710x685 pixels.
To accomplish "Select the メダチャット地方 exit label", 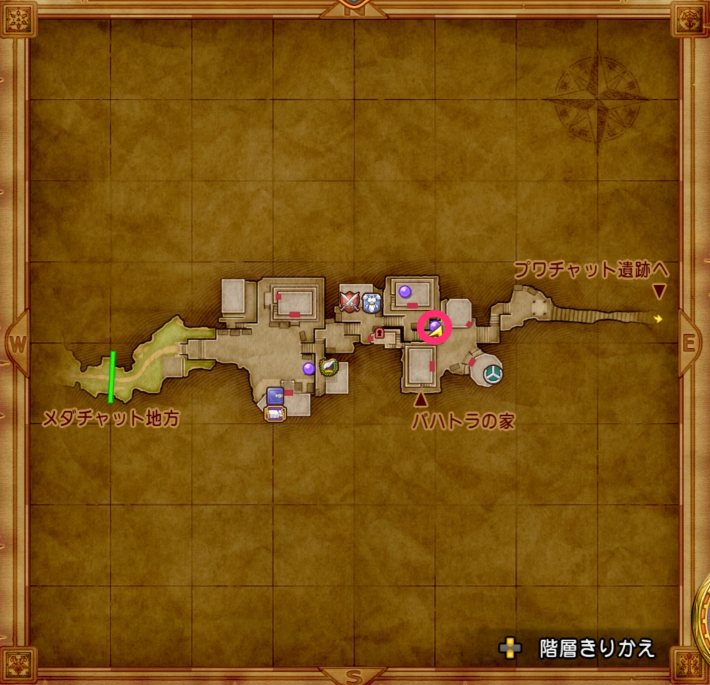I will tap(110, 420).
